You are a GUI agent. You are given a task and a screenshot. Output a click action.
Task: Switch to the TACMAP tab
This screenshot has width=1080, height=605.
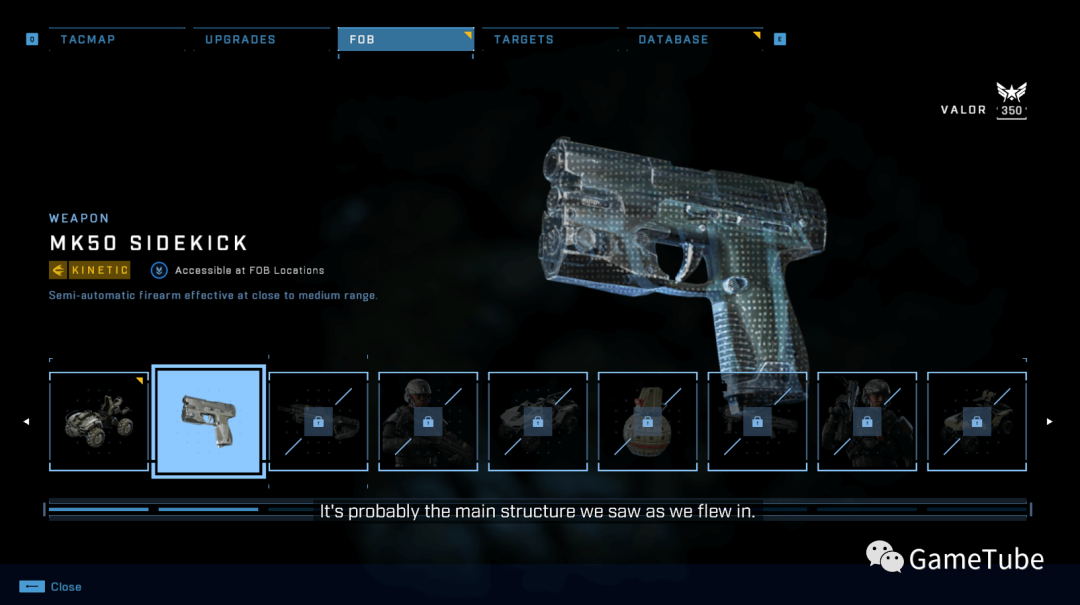(88, 40)
